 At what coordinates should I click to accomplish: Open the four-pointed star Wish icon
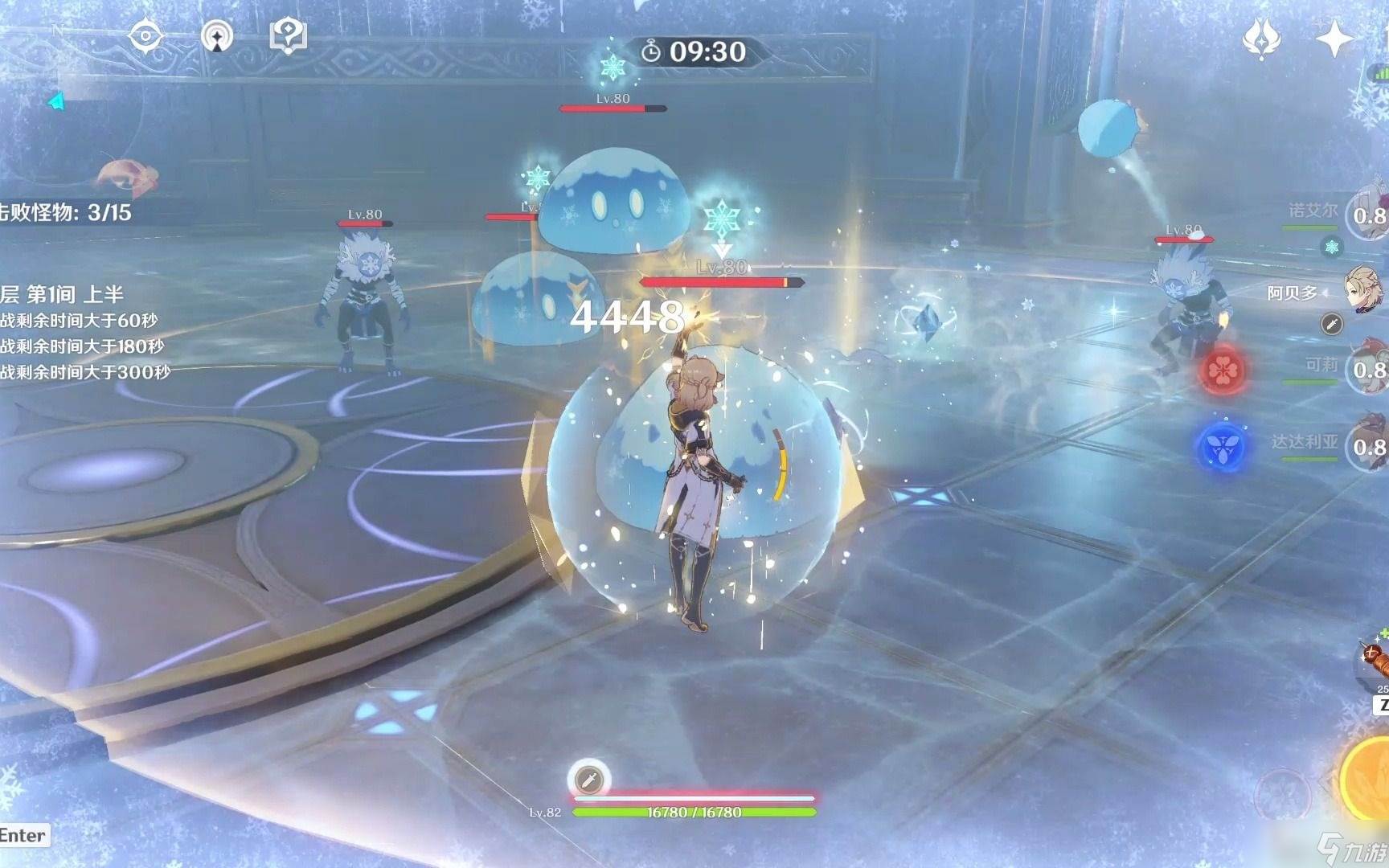pyautogui.click(x=1334, y=38)
